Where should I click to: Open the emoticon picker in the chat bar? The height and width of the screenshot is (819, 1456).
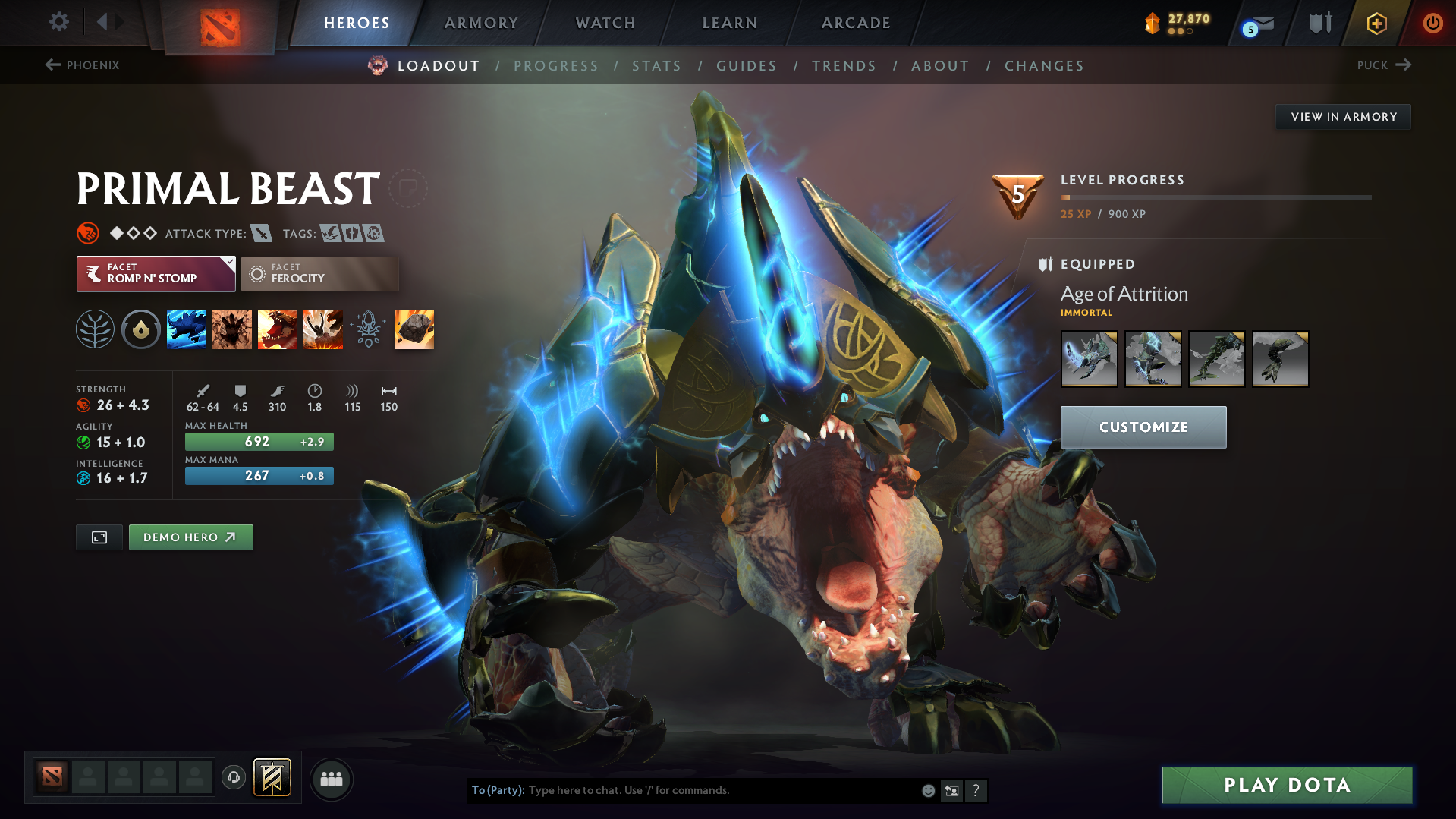(927, 790)
